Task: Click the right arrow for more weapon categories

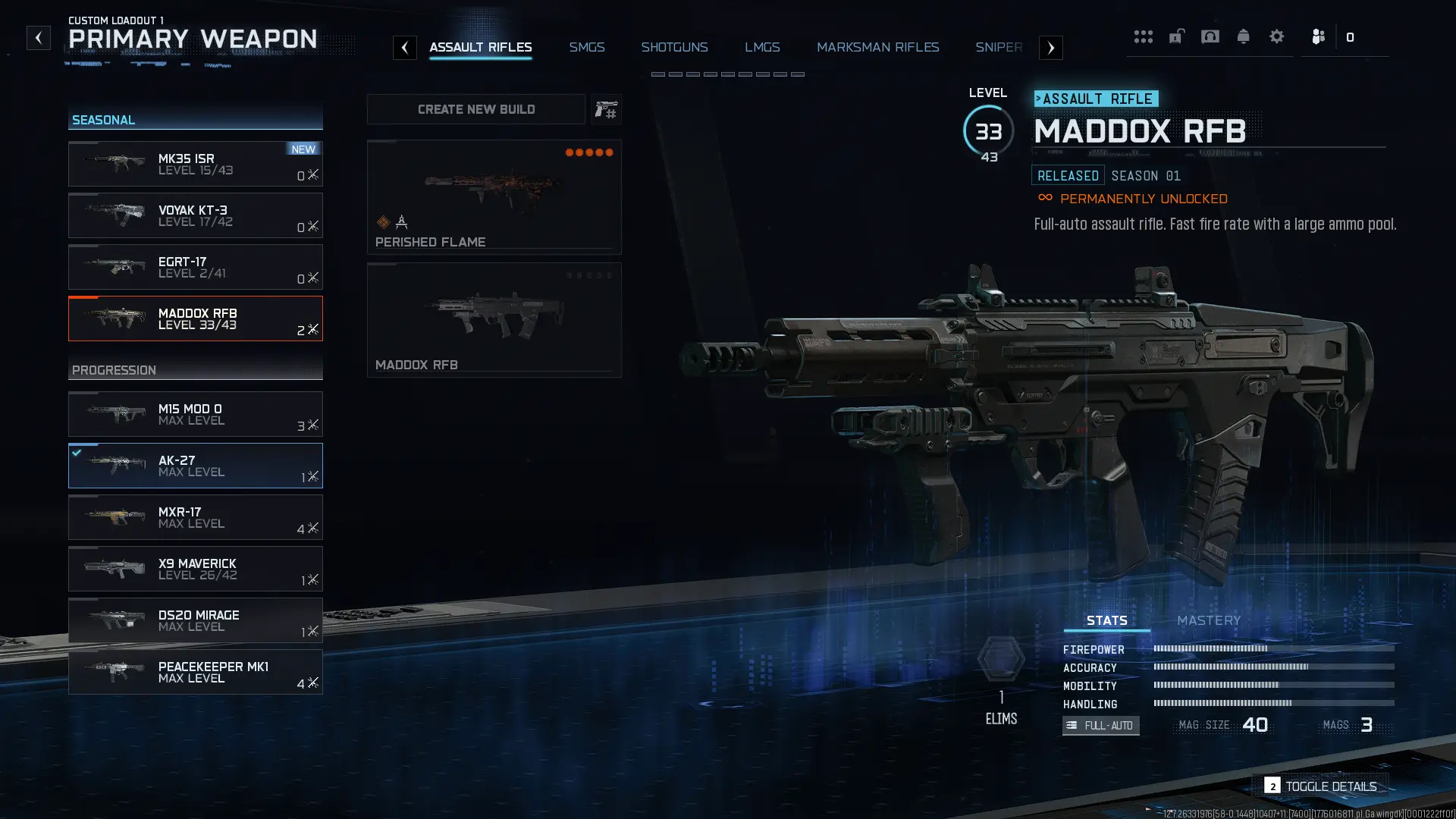Action: pyautogui.click(x=1050, y=48)
